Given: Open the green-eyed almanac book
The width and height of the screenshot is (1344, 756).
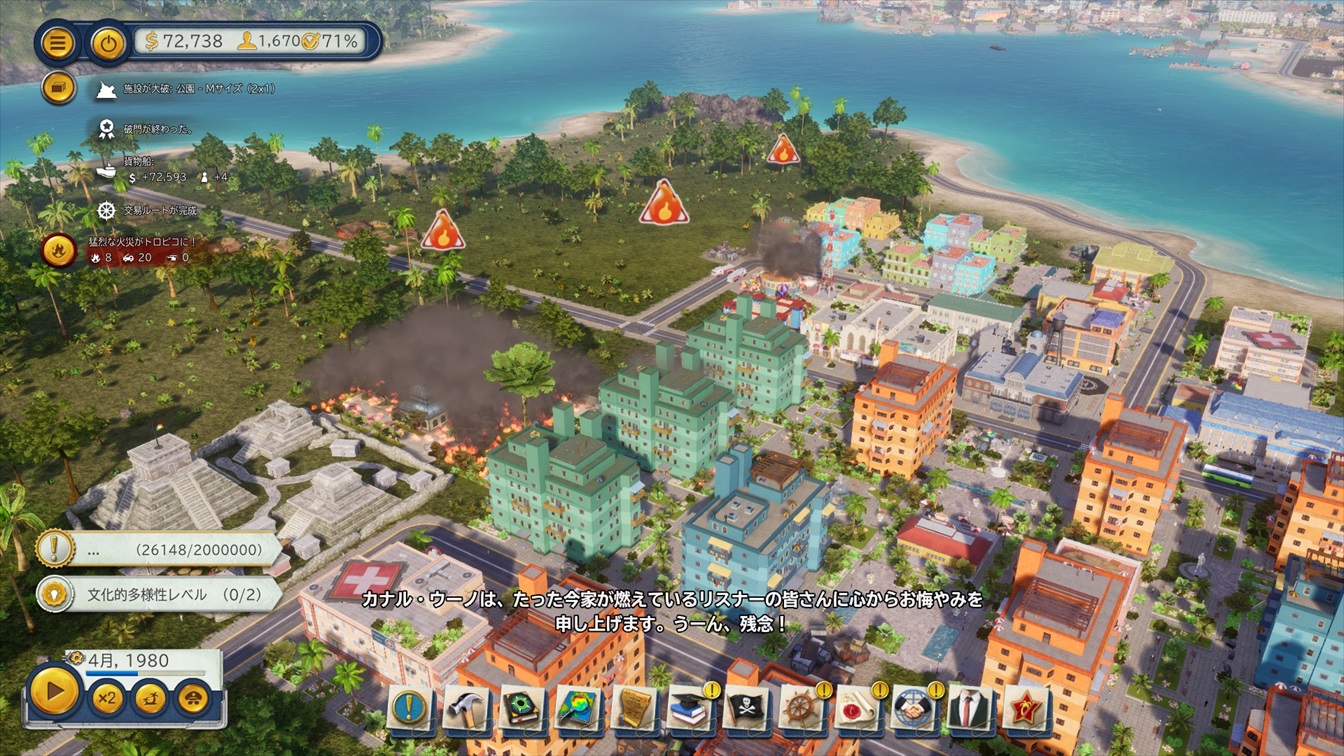Looking at the screenshot, I should (x=522, y=708).
